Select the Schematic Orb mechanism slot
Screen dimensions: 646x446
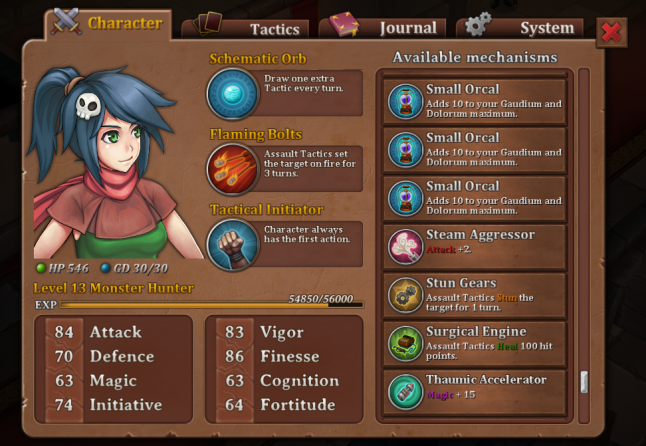coord(233,94)
